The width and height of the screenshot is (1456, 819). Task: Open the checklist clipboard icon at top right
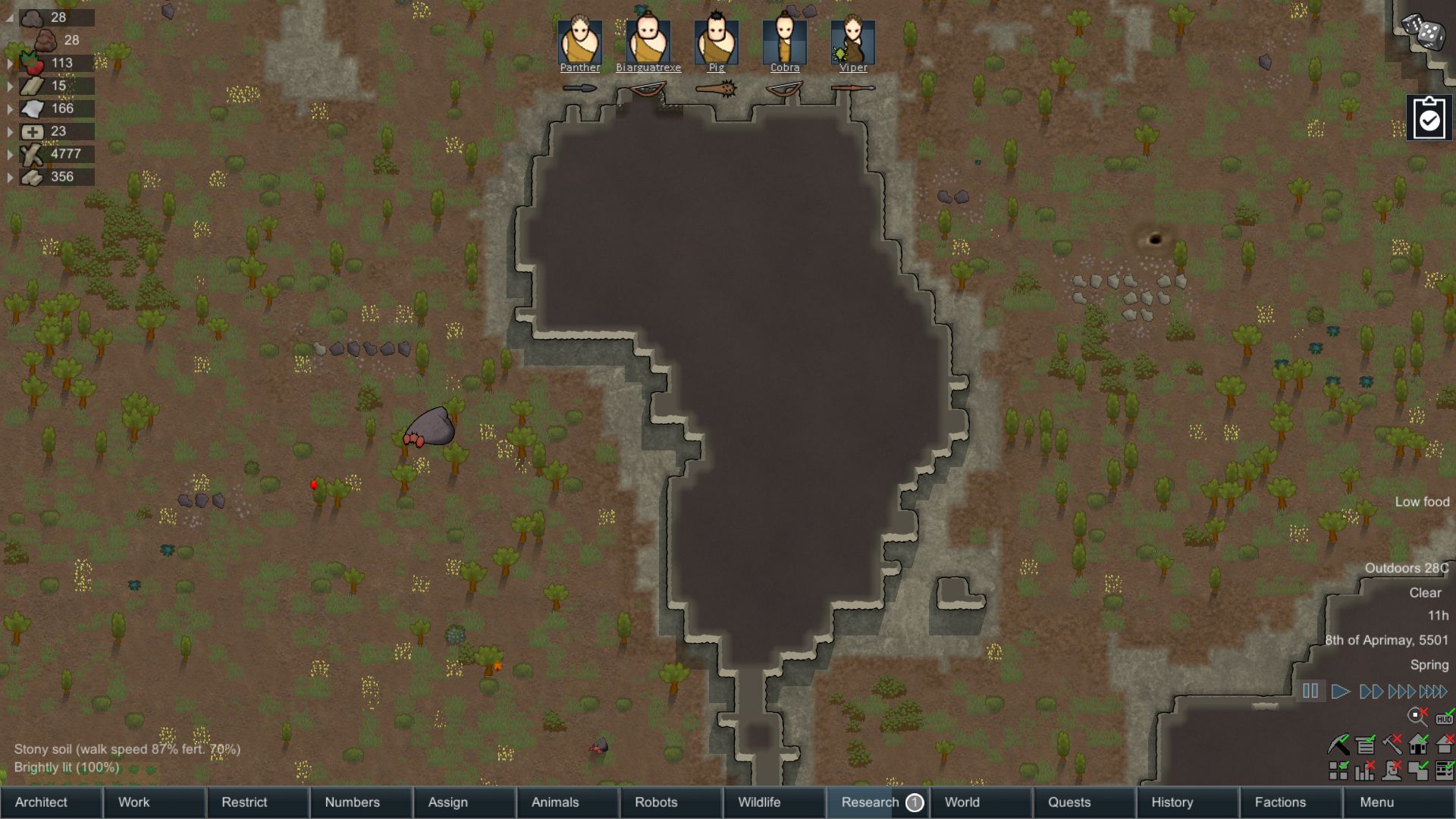coord(1429,118)
